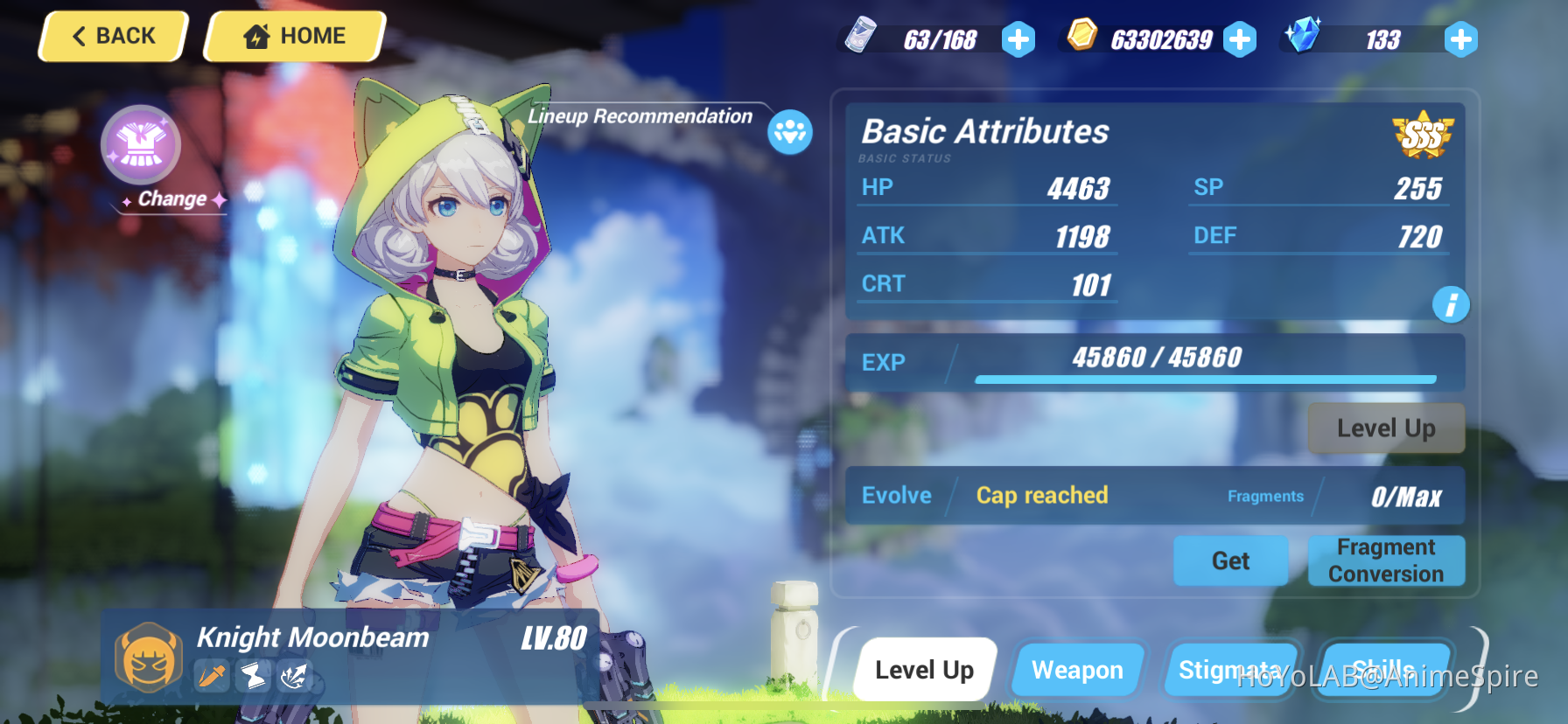The image size is (1568, 724).
Task: Switch to the Weapon tab
Action: pos(1078,670)
